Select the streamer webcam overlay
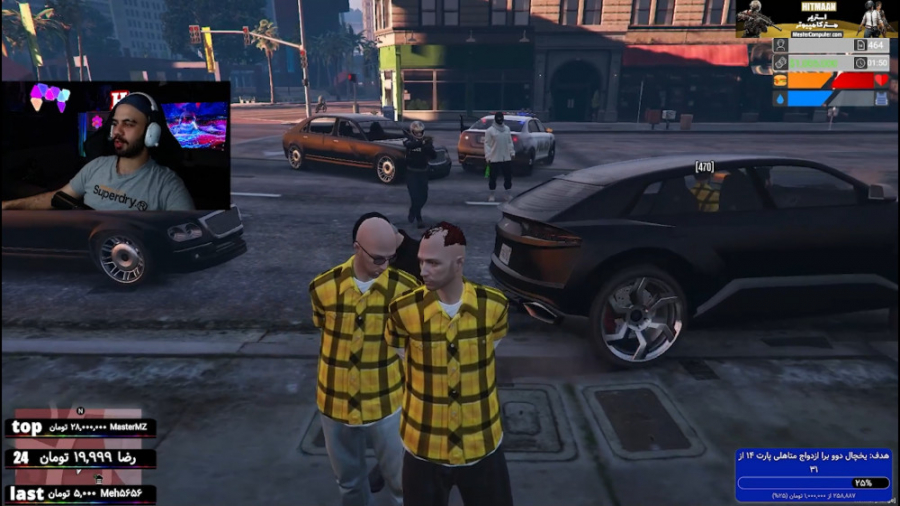The width and height of the screenshot is (900, 506). [116, 146]
